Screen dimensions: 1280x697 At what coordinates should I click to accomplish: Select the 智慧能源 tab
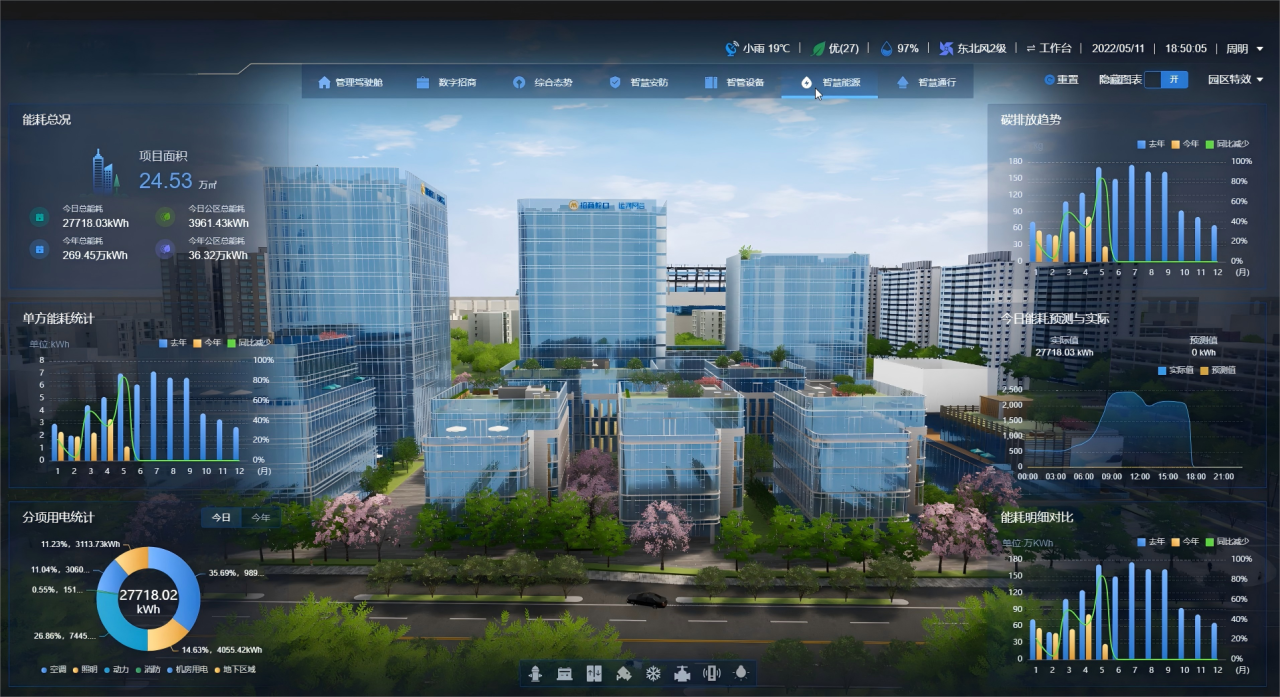click(x=830, y=82)
